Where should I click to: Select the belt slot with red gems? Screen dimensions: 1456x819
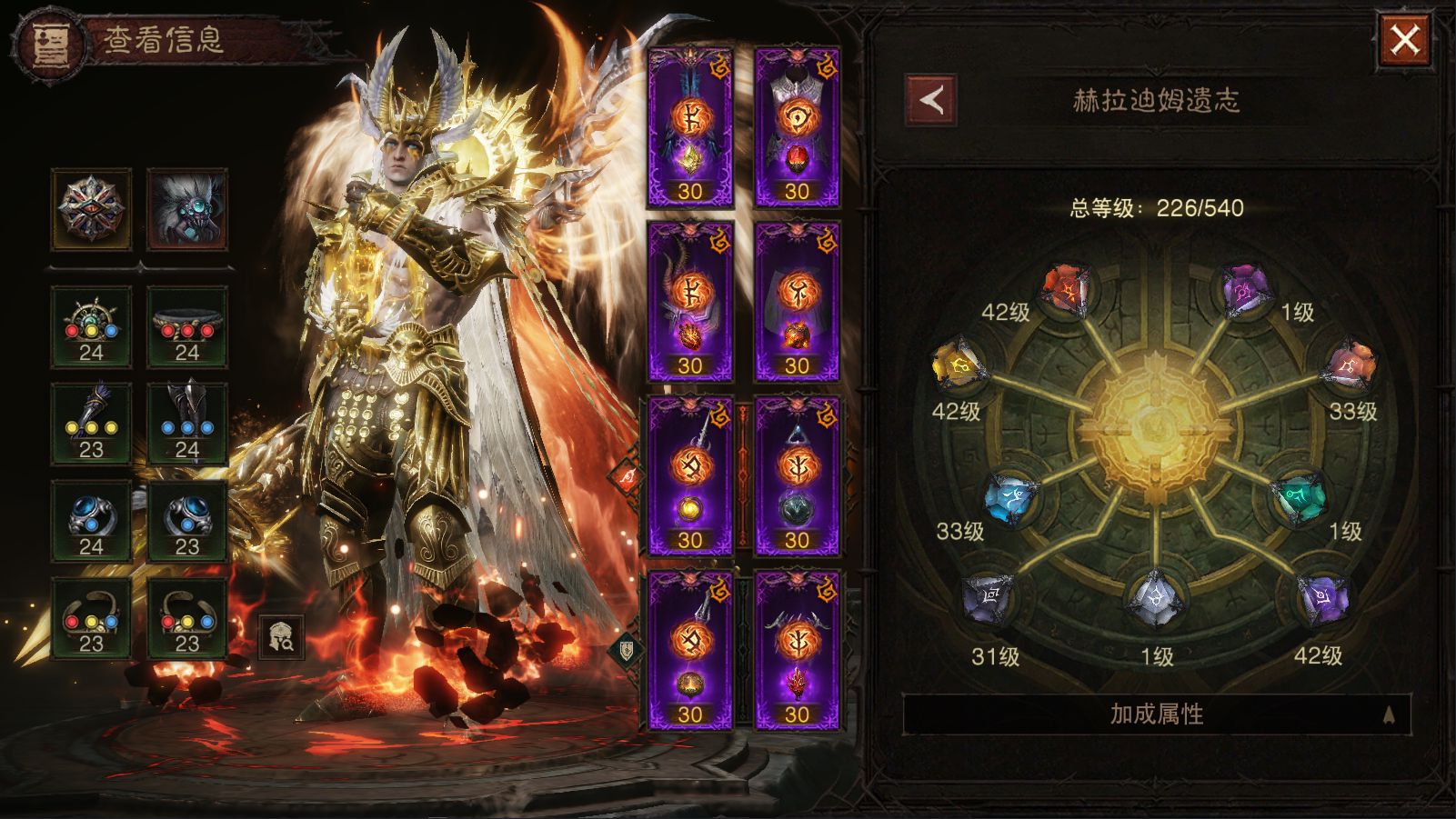click(186, 326)
